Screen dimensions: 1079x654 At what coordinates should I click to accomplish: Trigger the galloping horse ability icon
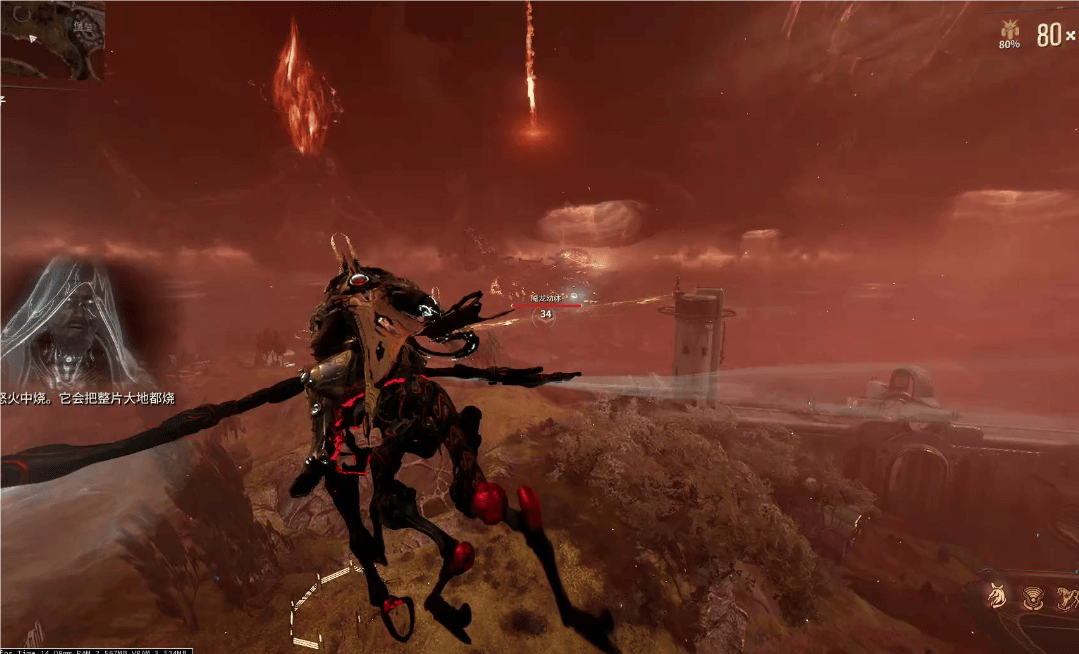(1066, 598)
